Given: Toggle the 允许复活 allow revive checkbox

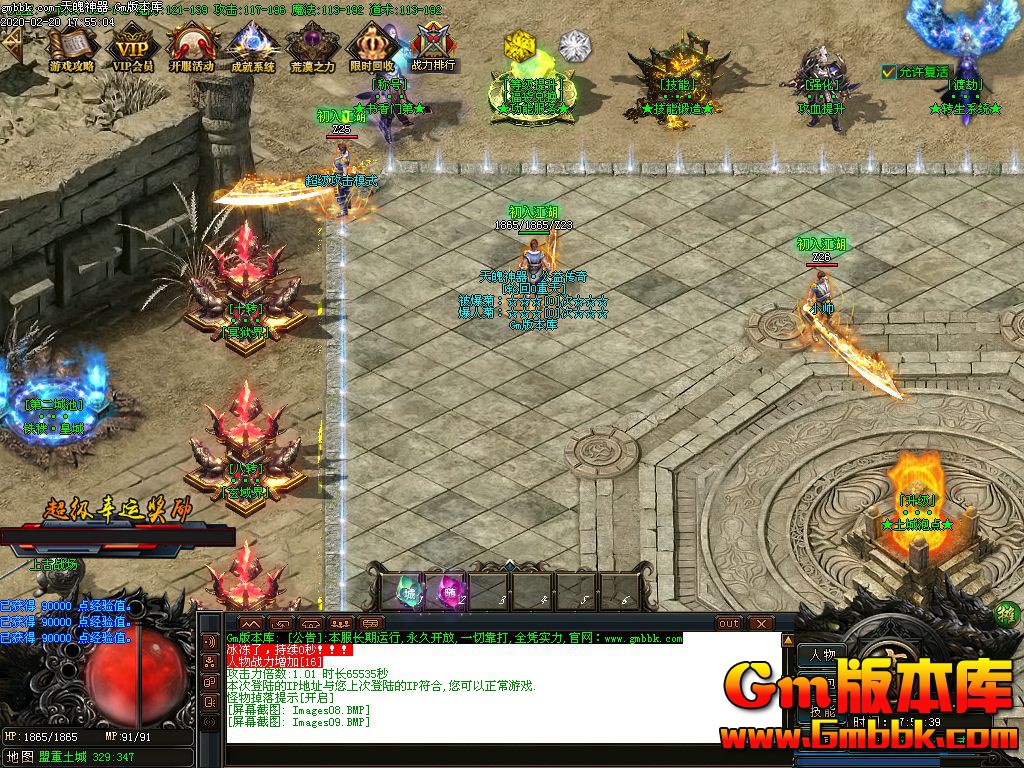Looking at the screenshot, I should click(x=889, y=72).
